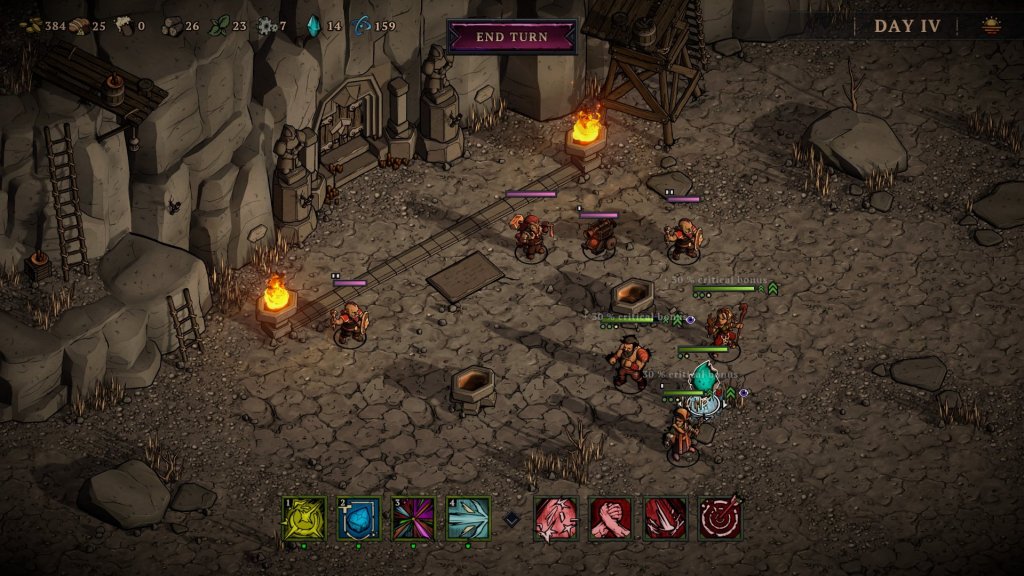Use the multicolored starburst ability in slot 3
Screen dimensions: 1024x576
pos(413,519)
